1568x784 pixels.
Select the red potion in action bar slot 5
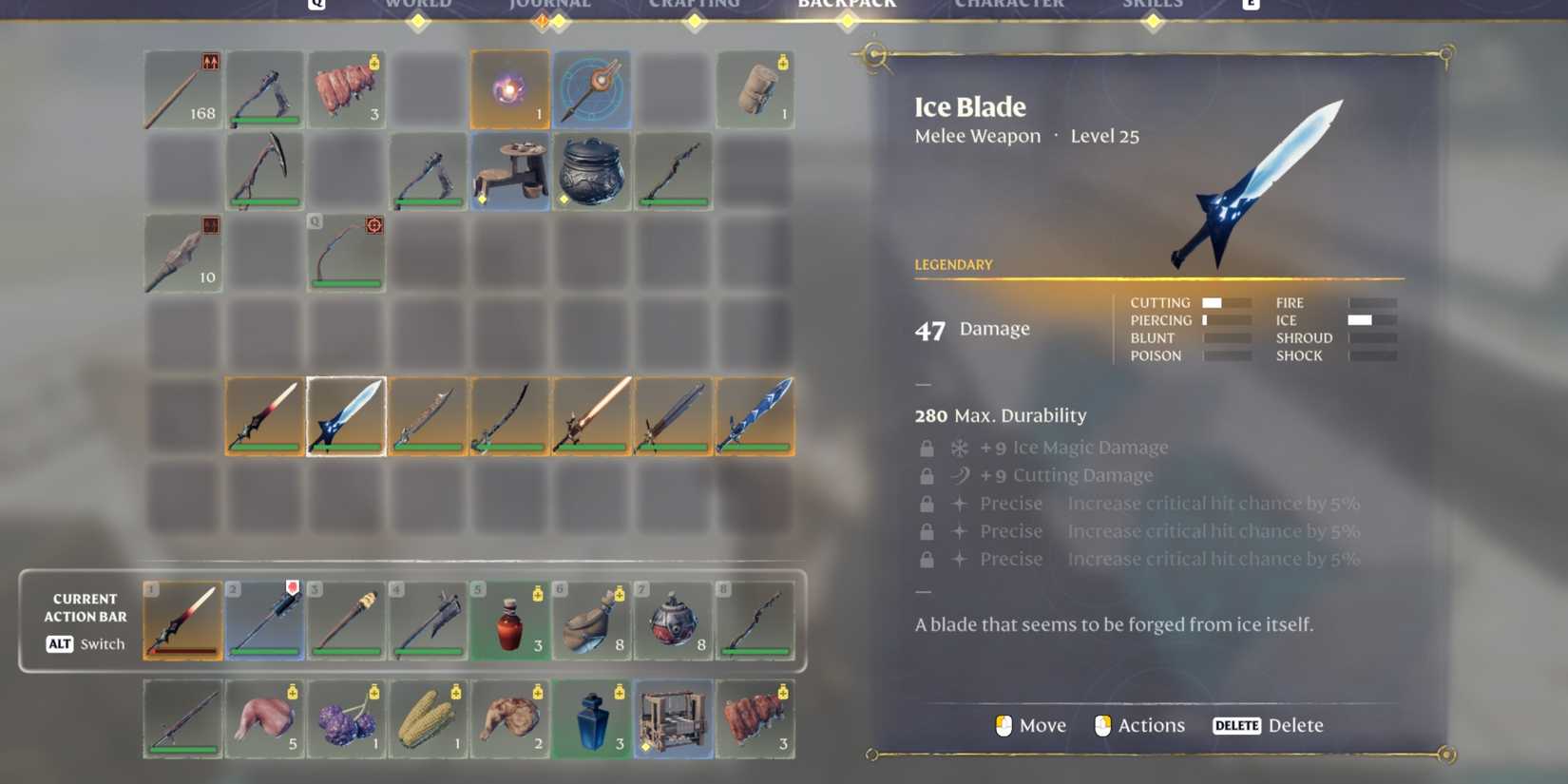(509, 621)
